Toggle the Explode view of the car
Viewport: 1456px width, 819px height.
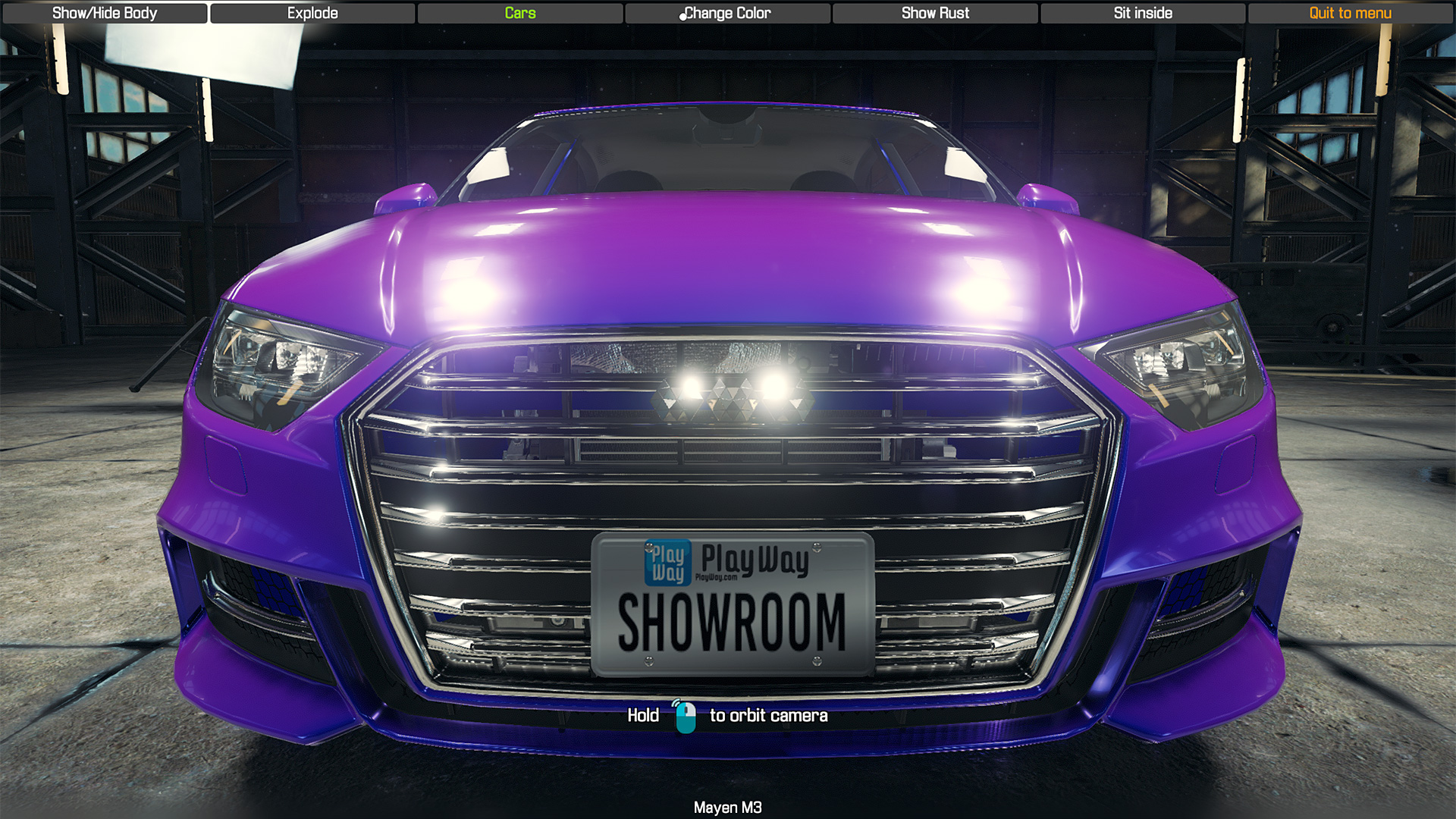tap(312, 13)
